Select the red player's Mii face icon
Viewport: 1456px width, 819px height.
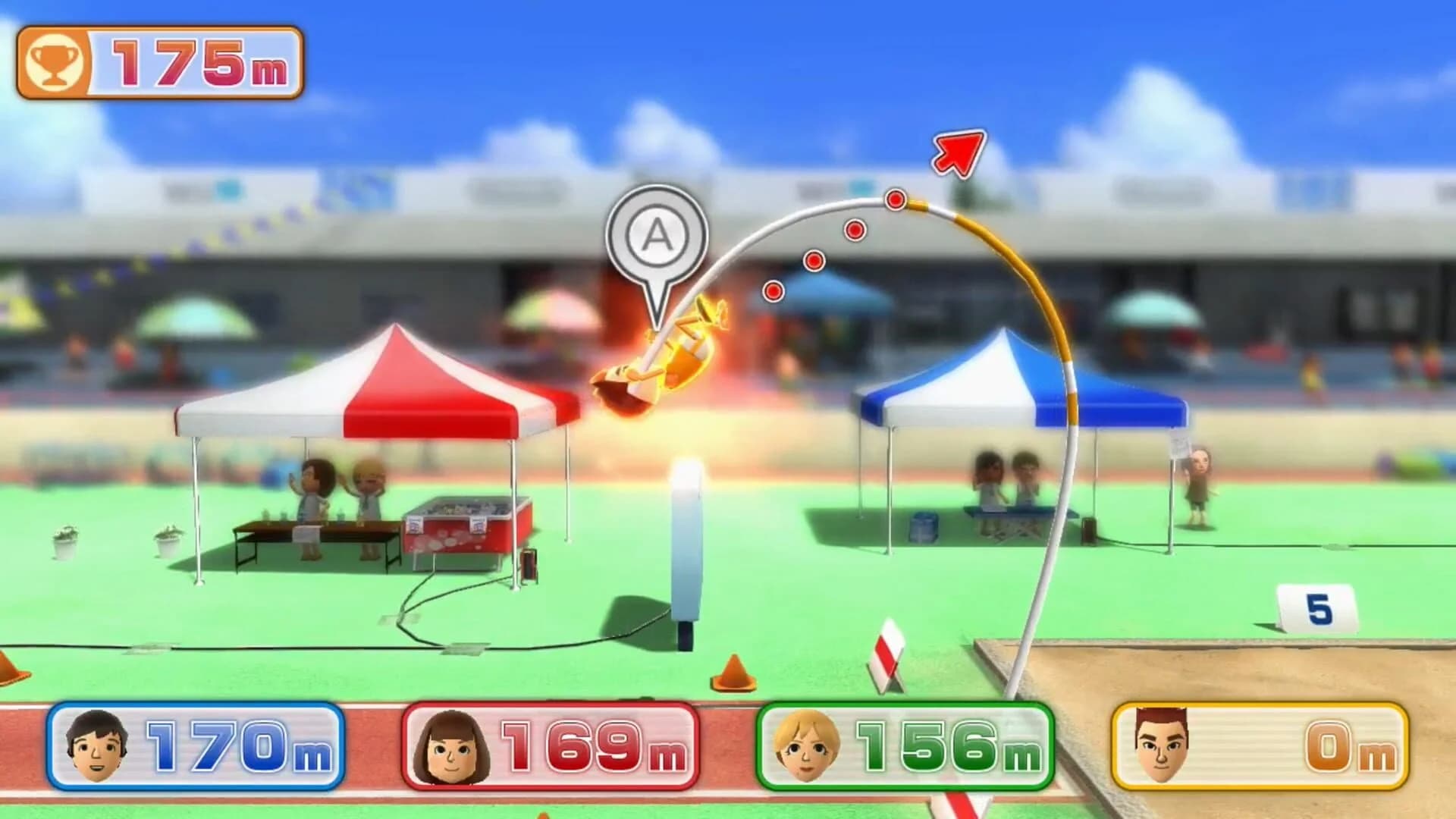click(x=451, y=747)
